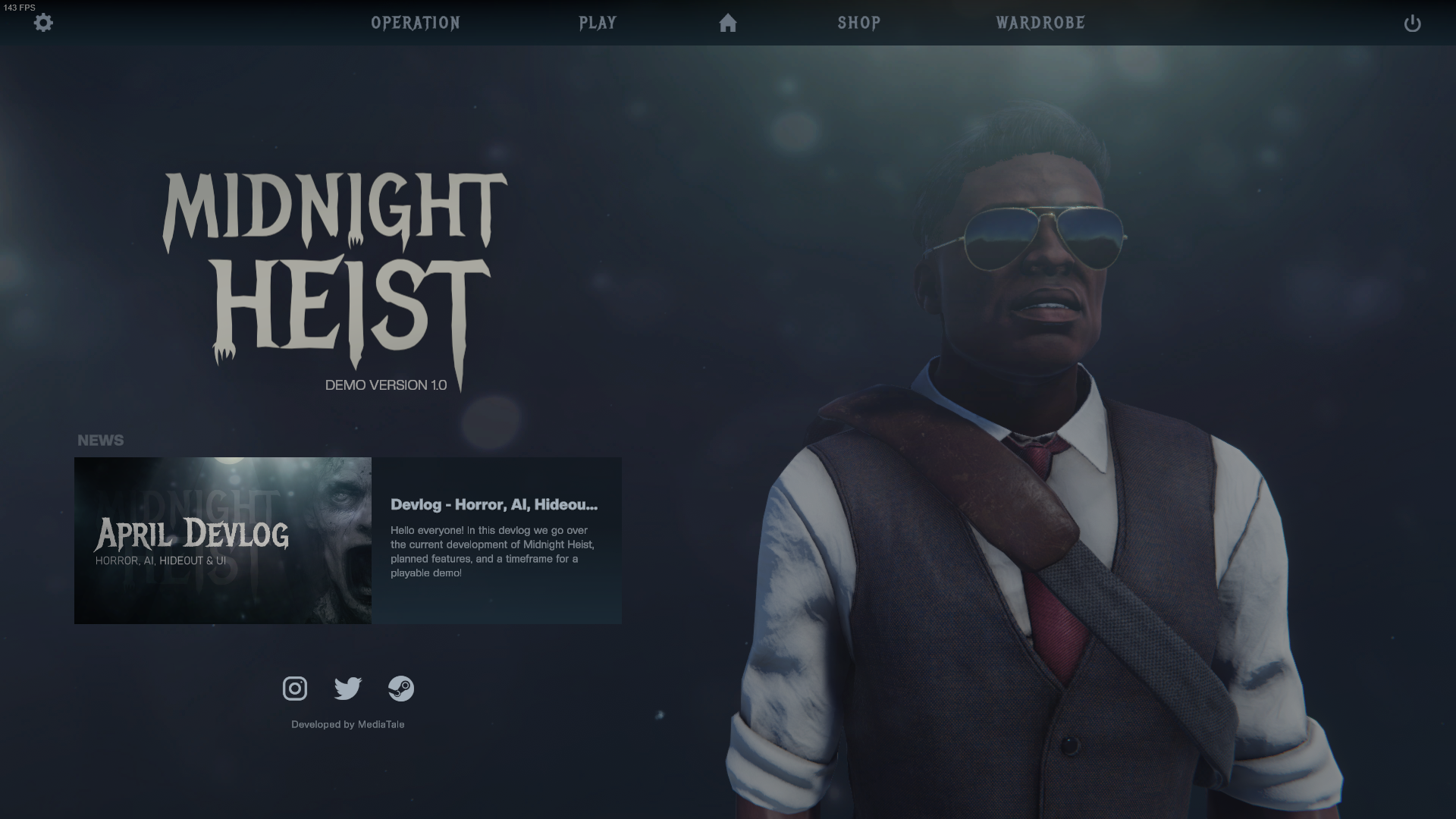The image size is (1456, 819).
Task: Select the gear icon to adjust game options
Action: click(x=43, y=24)
